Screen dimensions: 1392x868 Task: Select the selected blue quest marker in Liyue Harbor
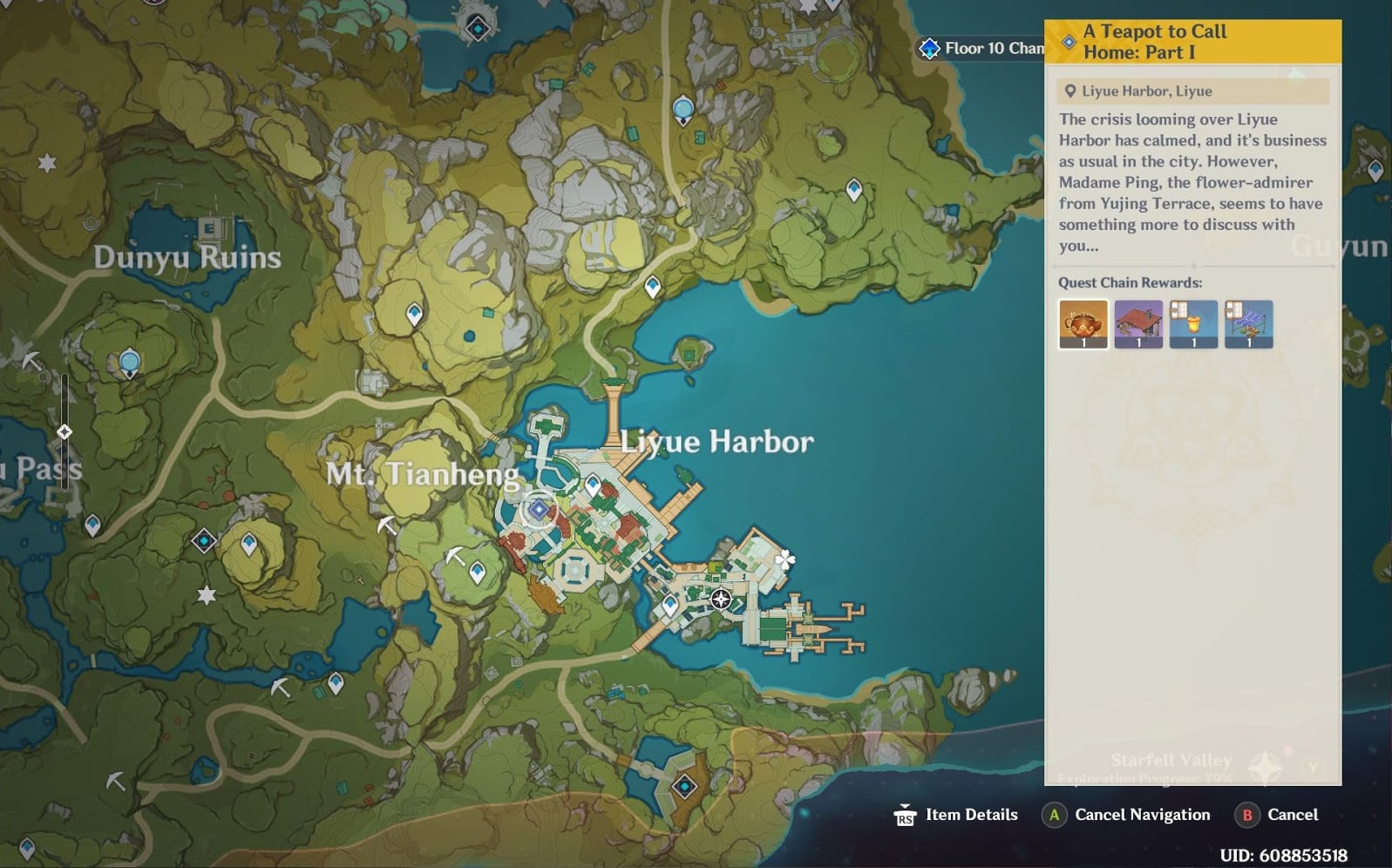(x=539, y=510)
